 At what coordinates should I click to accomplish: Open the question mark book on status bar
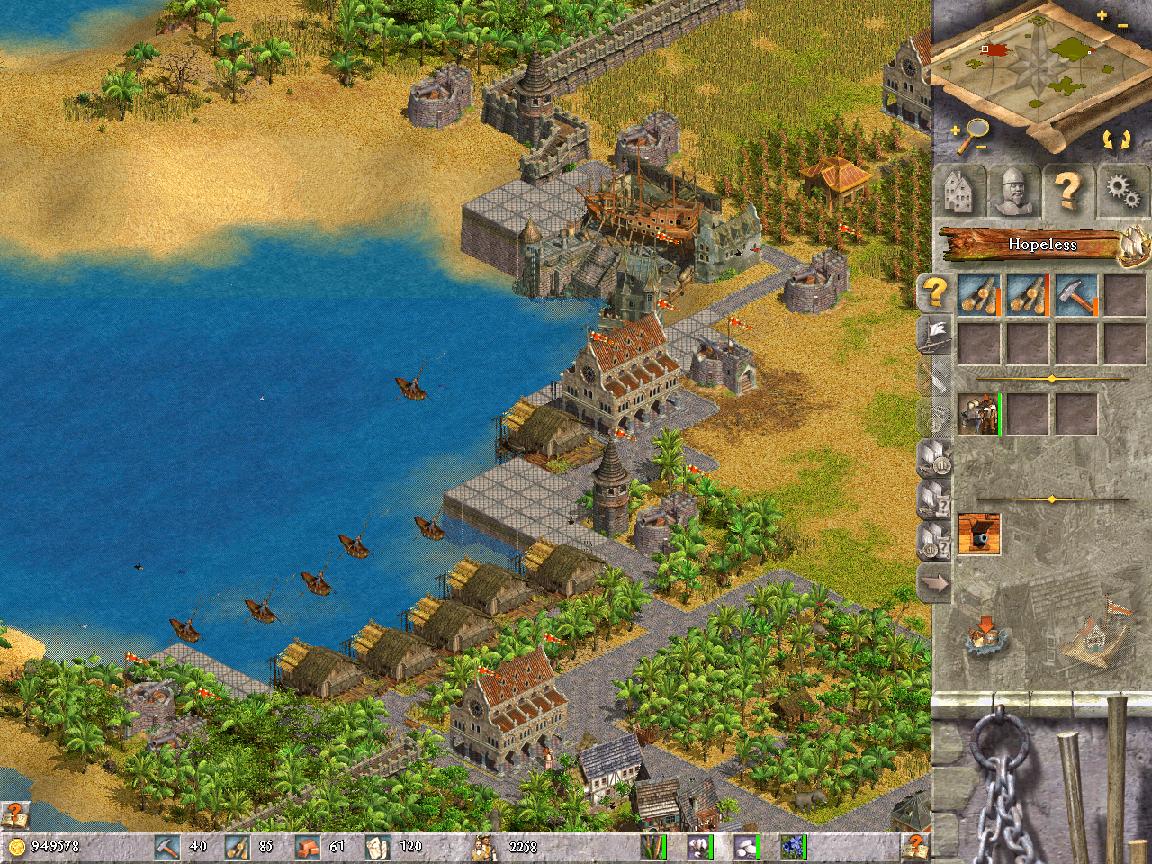(913, 846)
